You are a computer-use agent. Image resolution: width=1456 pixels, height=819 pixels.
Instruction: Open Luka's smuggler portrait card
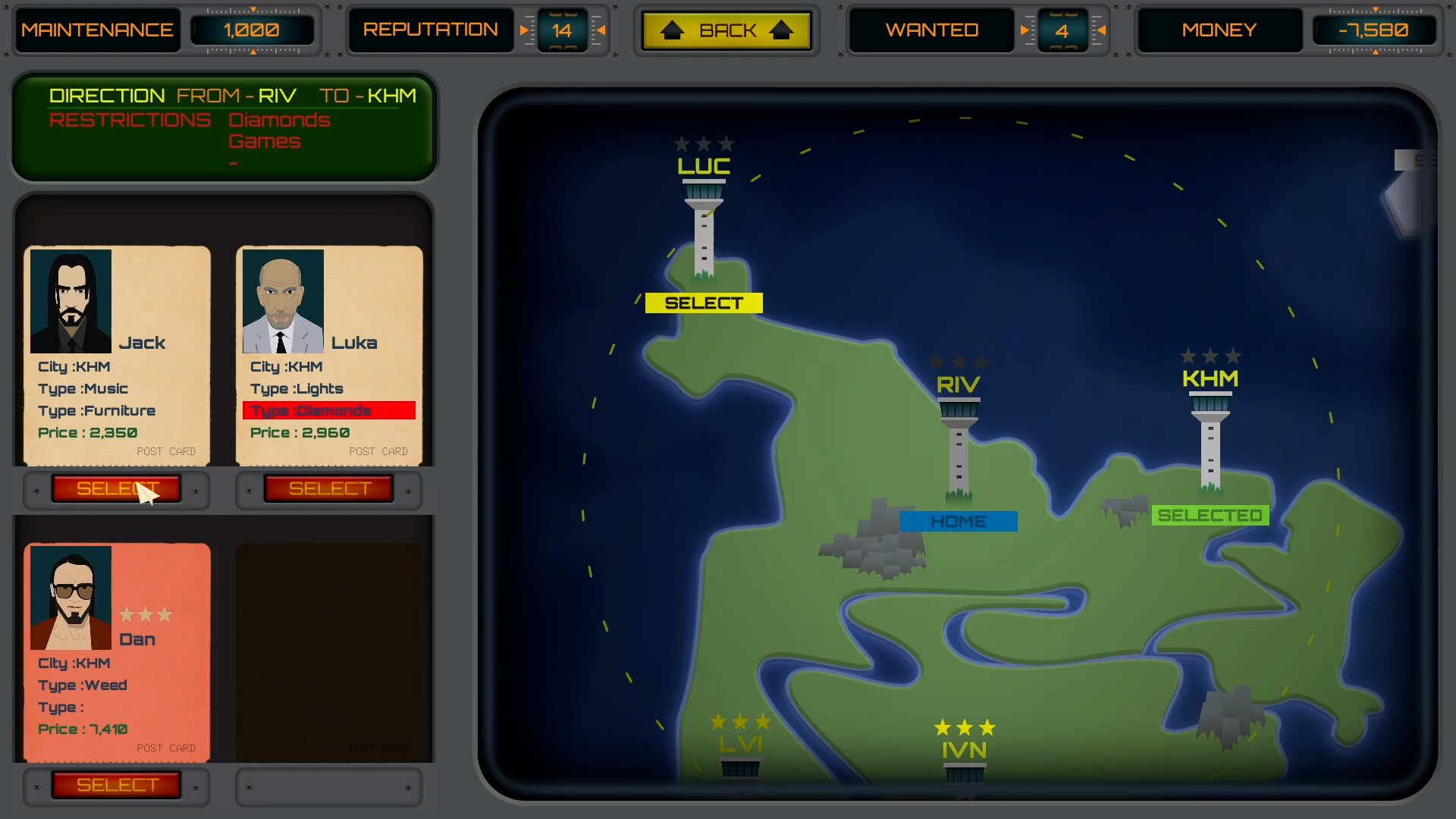click(282, 301)
